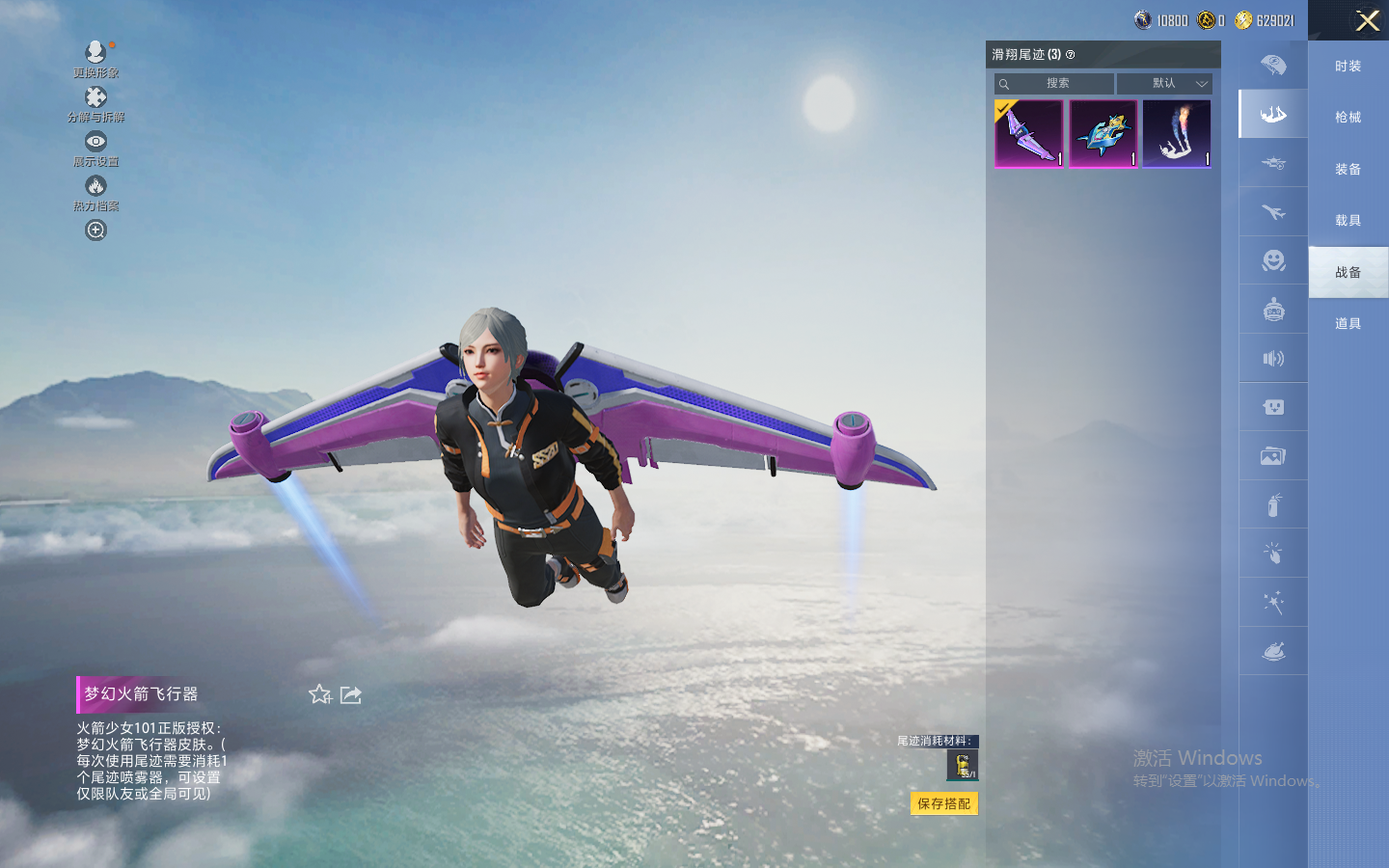Open the parachute category in the sidebar

coord(1273,66)
